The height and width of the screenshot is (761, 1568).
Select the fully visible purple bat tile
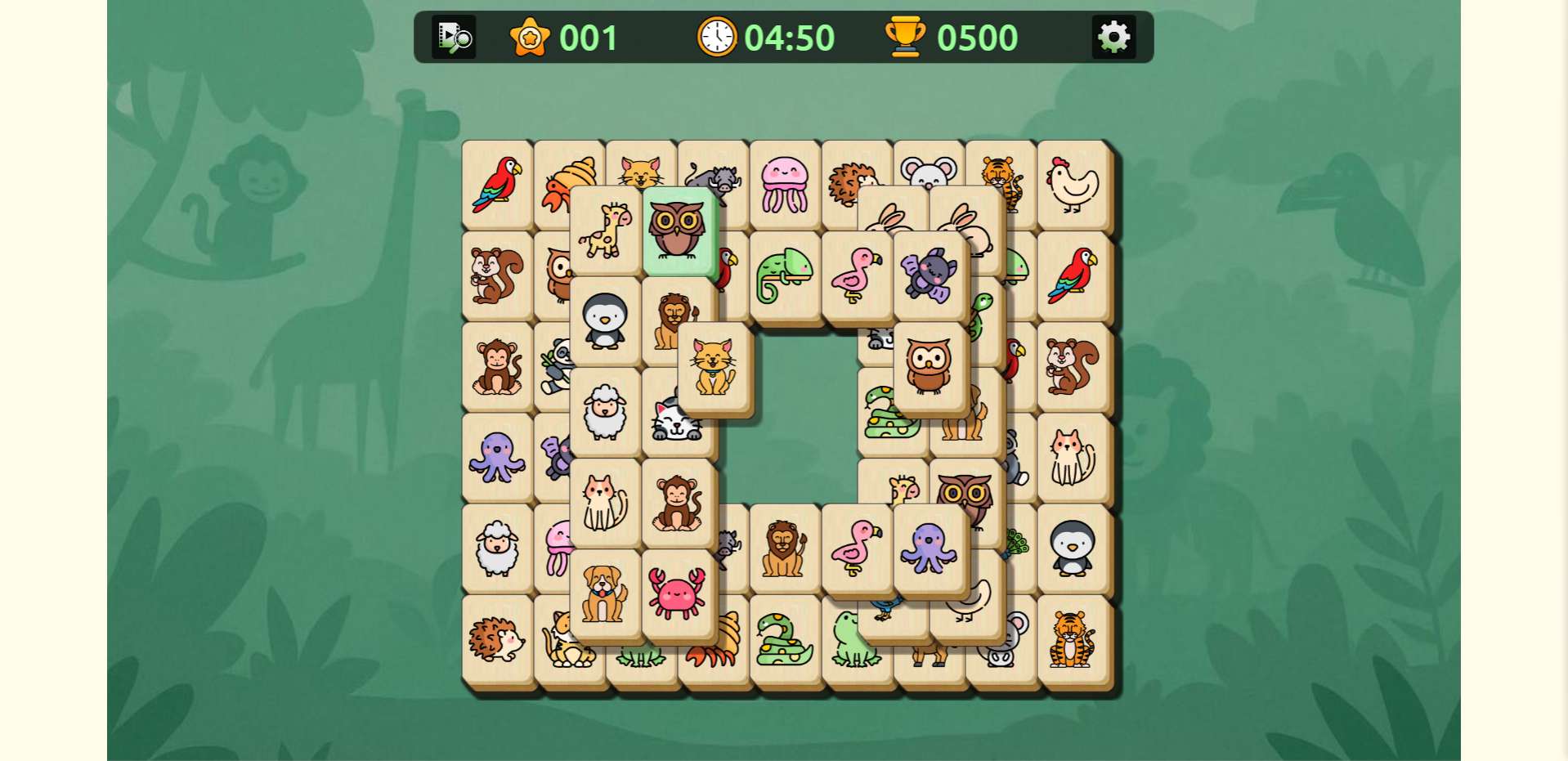[x=929, y=275]
